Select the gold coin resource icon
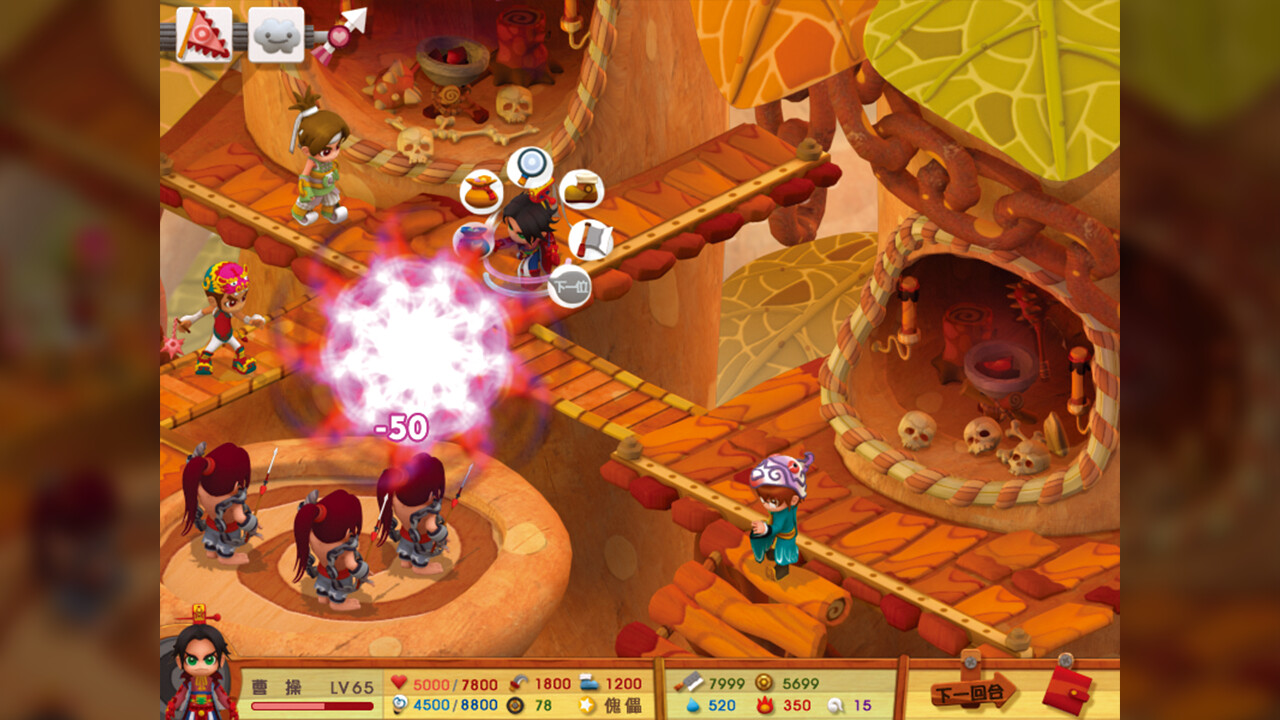The image size is (1280, 720). pos(764,682)
